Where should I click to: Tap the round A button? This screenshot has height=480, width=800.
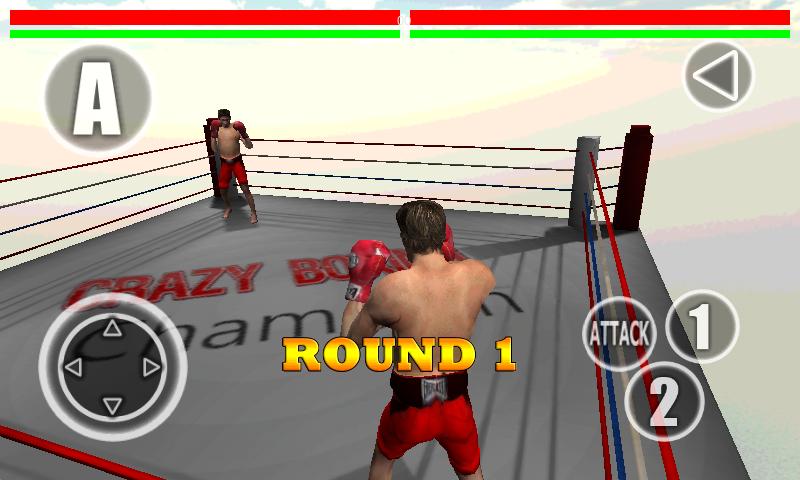pyautogui.click(x=97, y=98)
